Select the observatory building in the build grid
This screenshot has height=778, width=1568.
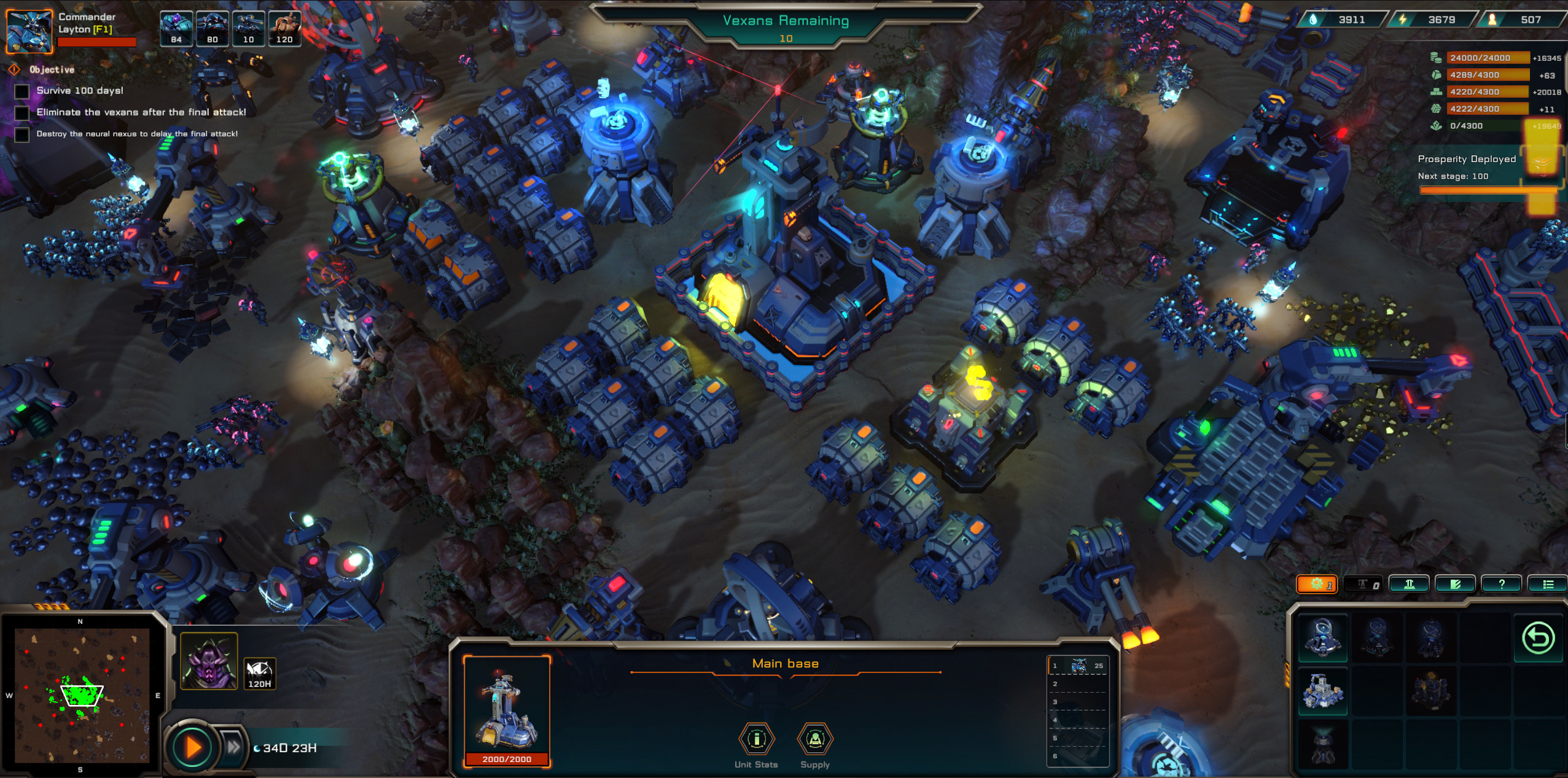click(x=1324, y=637)
